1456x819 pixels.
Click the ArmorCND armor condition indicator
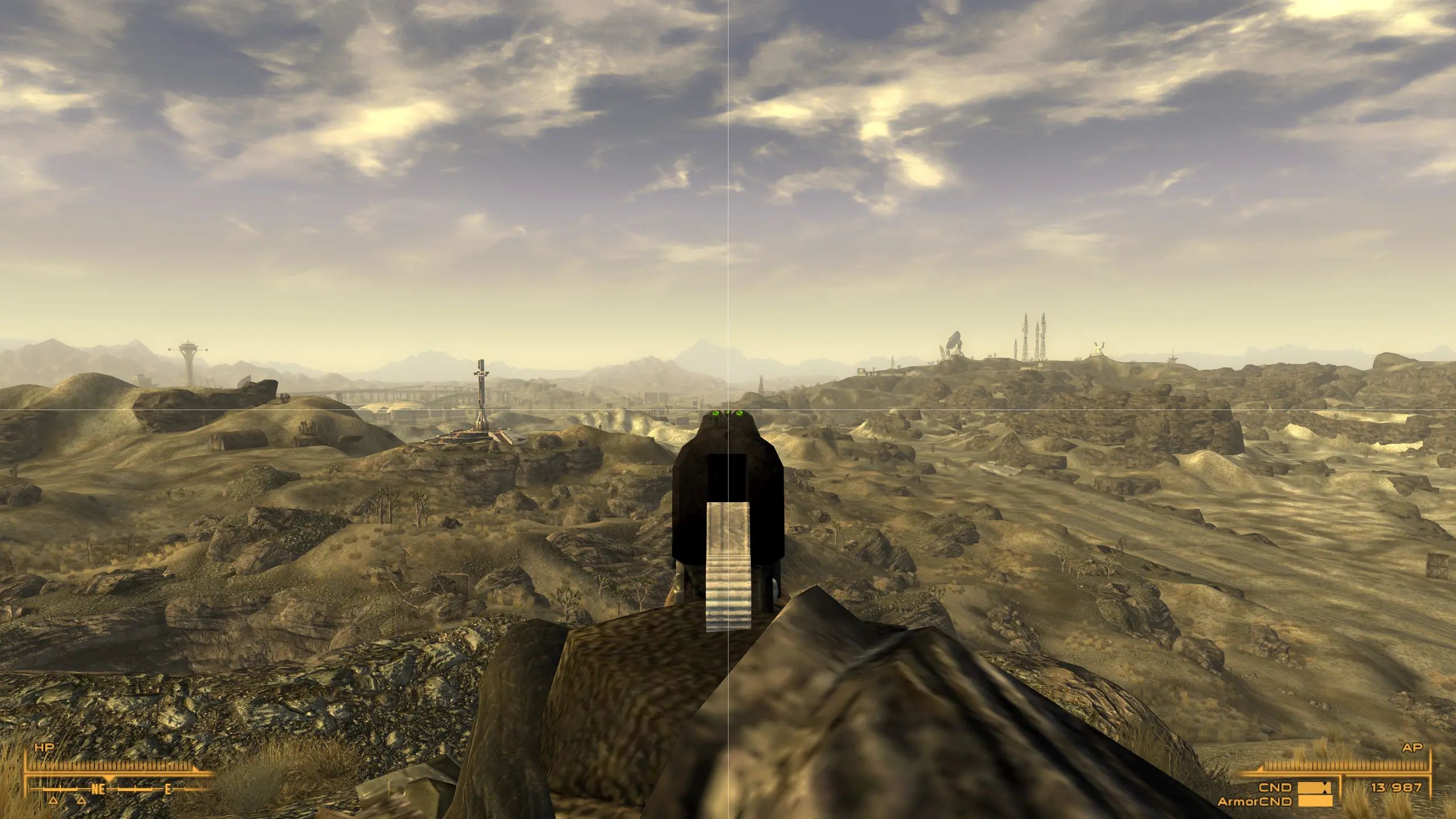click(x=1255, y=801)
